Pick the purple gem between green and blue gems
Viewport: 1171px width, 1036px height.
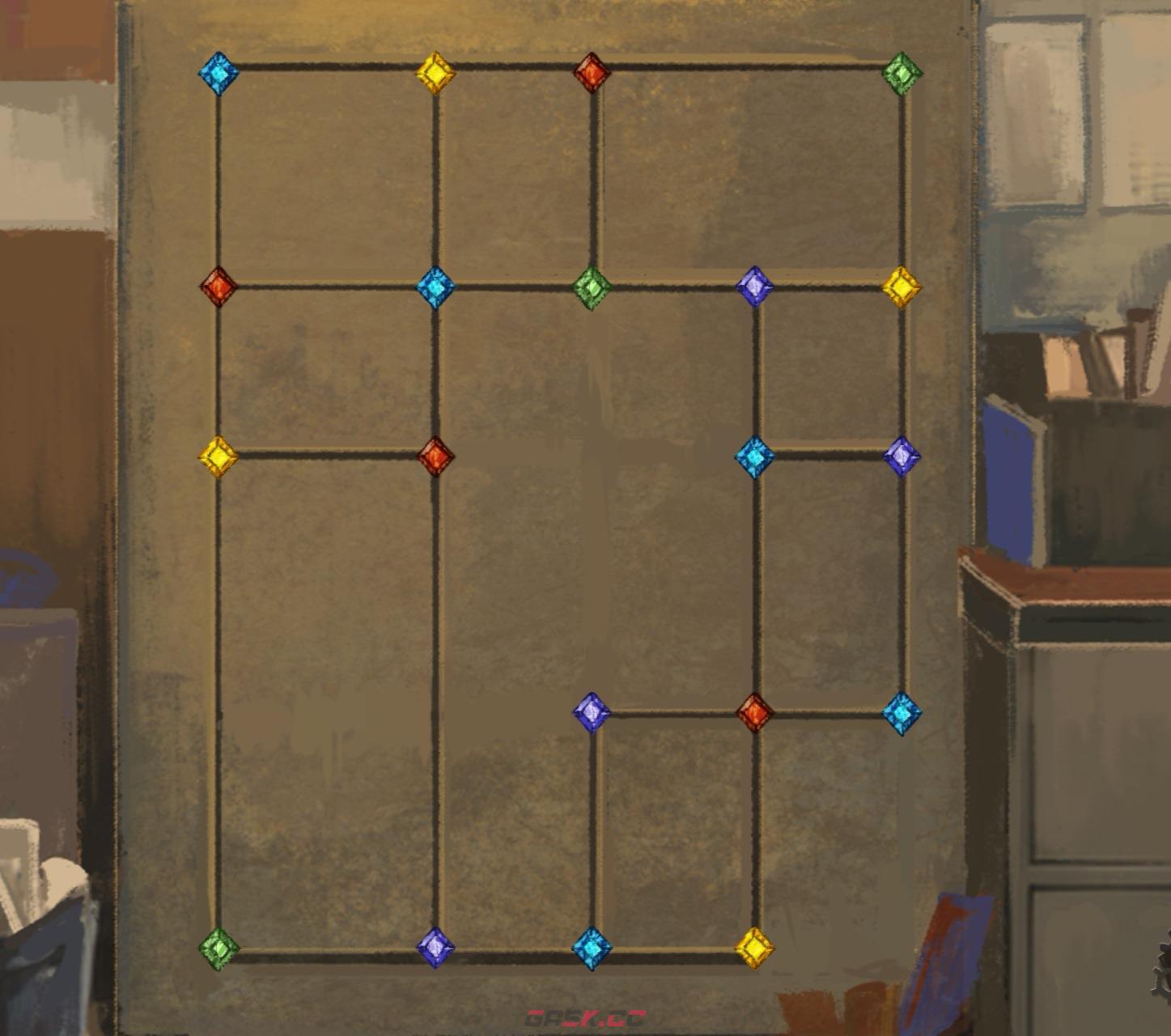(x=435, y=947)
